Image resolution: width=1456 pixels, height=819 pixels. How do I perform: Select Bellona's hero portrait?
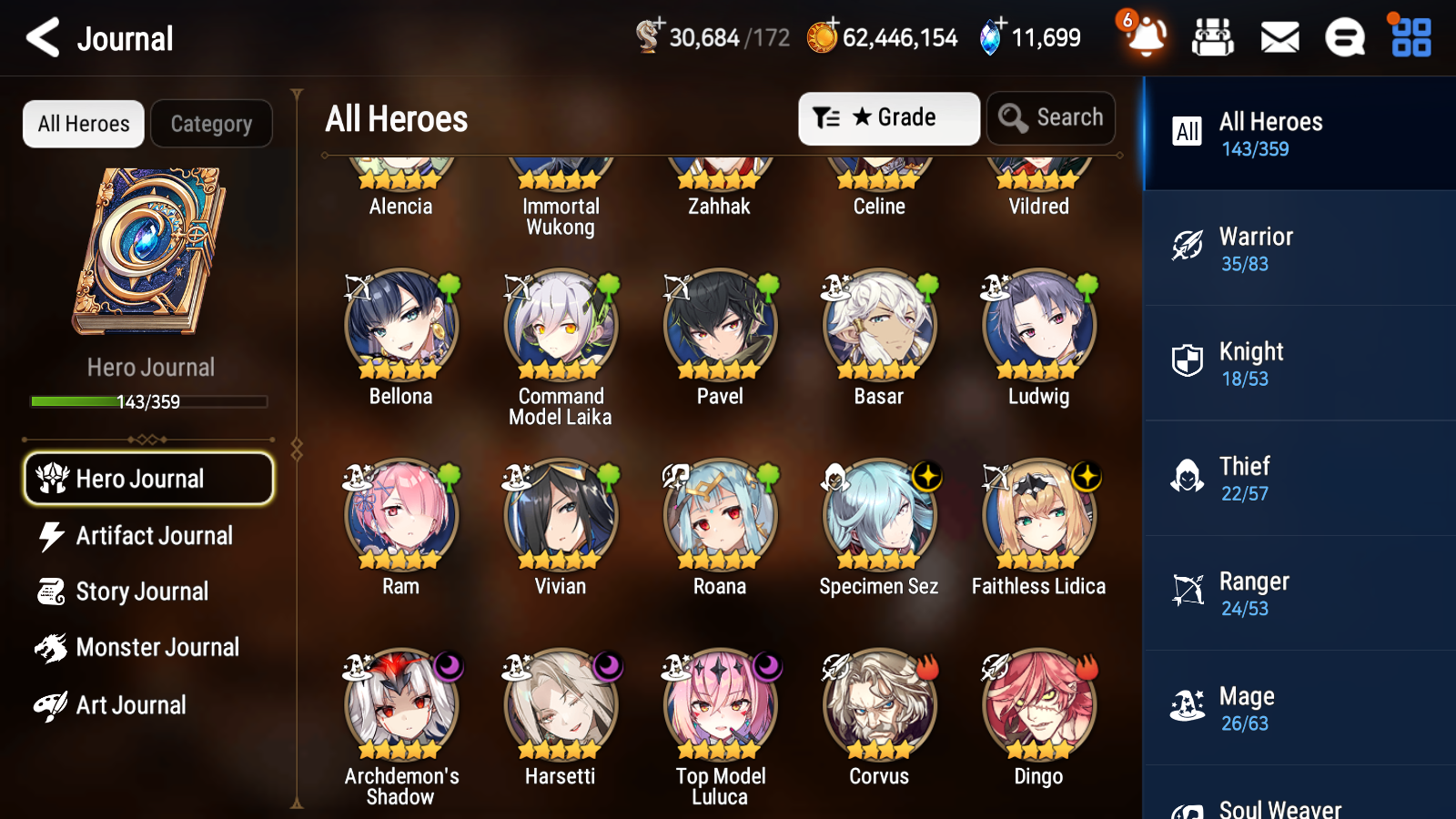coord(400,328)
